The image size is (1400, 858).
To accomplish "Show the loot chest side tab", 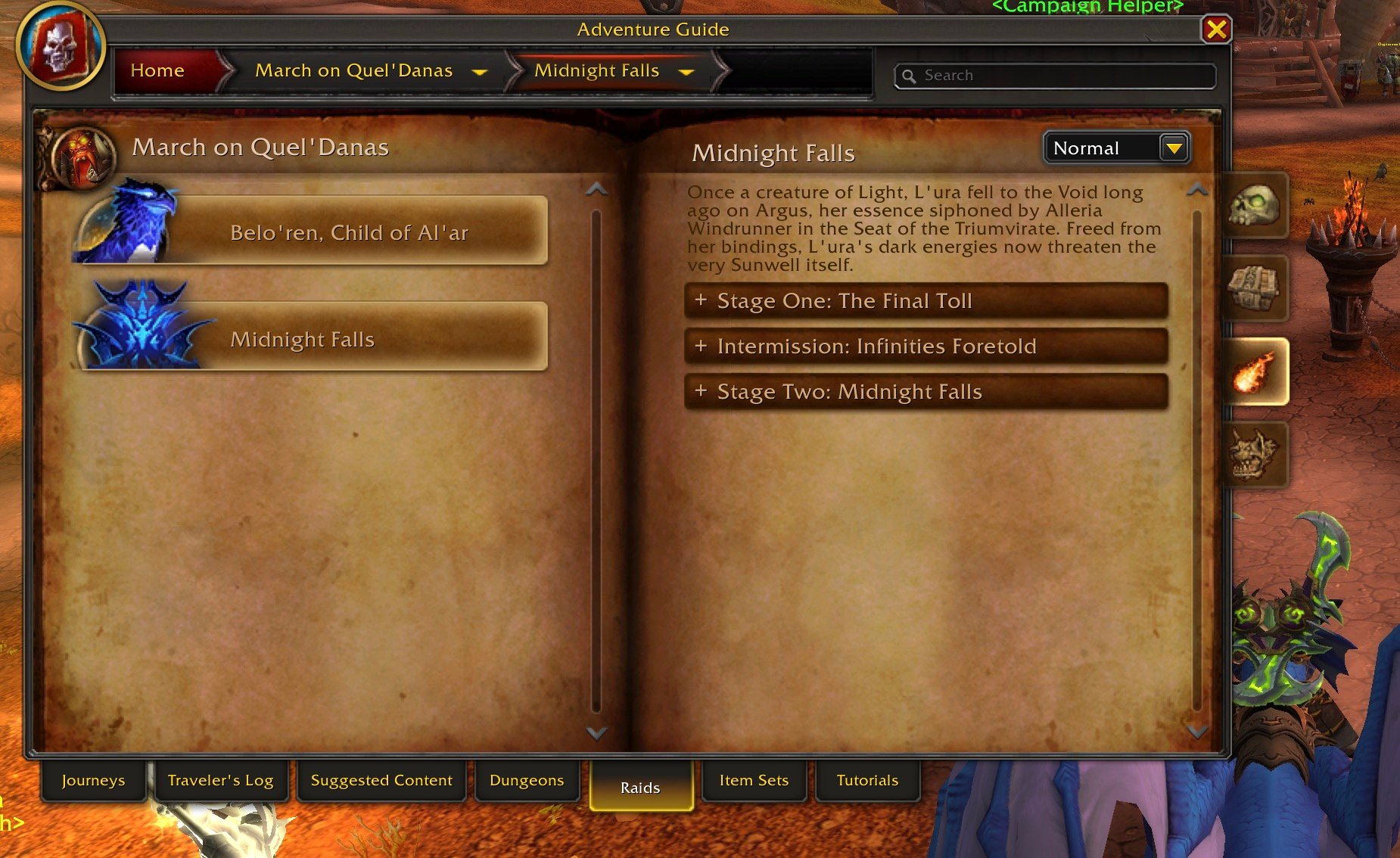I will (x=1254, y=288).
